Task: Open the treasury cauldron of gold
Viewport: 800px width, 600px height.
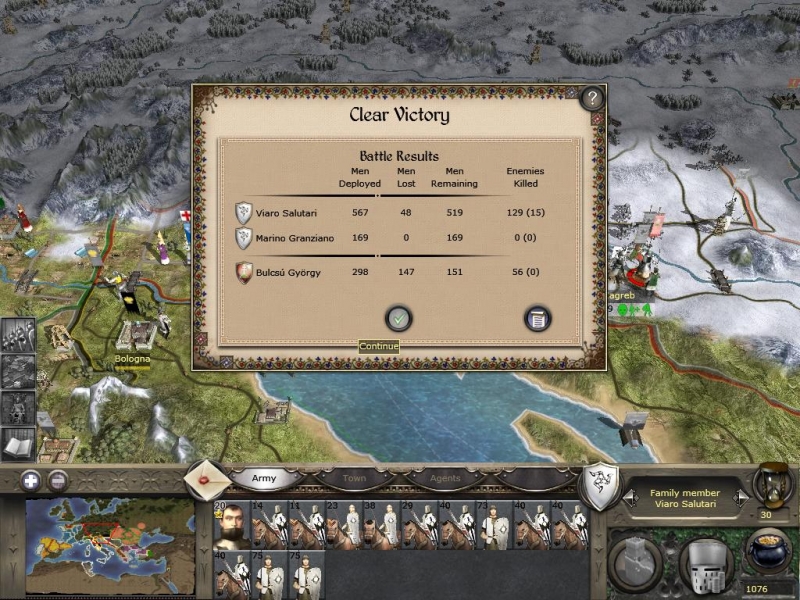Action: (768, 551)
